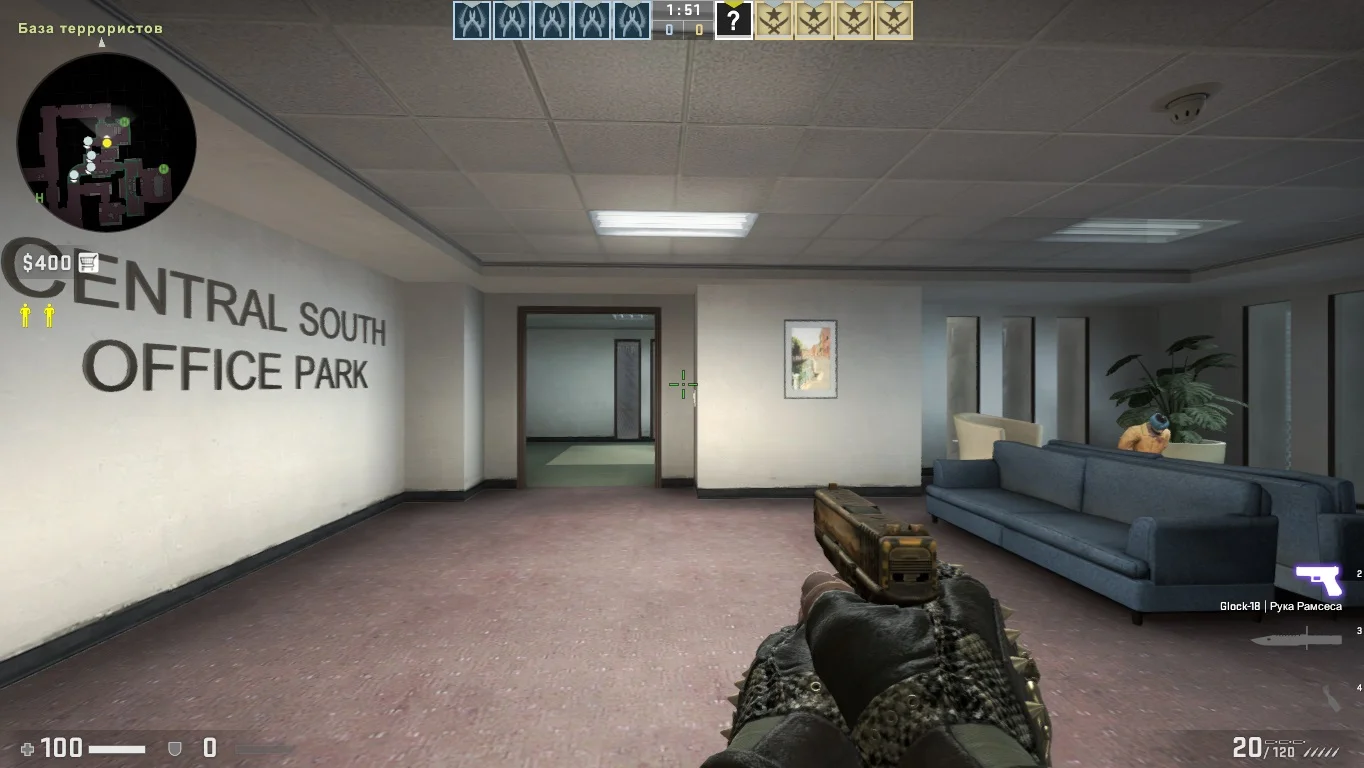Click the circular radar minimap
This screenshot has width=1364, height=768.
click(x=106, y=142)
